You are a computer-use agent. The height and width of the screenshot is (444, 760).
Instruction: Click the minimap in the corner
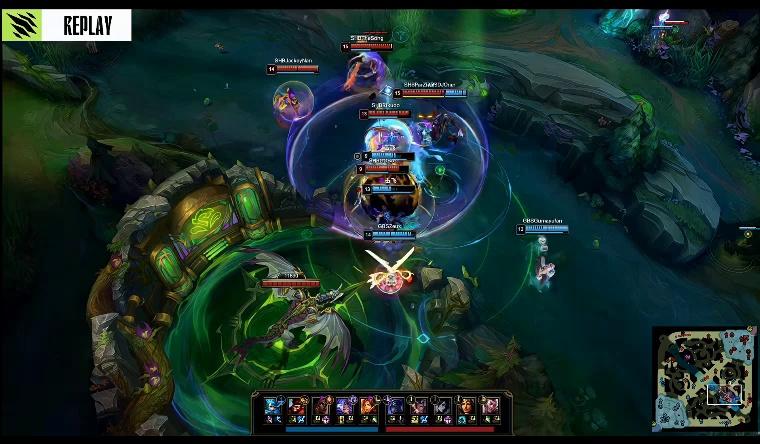coord(704,377)
